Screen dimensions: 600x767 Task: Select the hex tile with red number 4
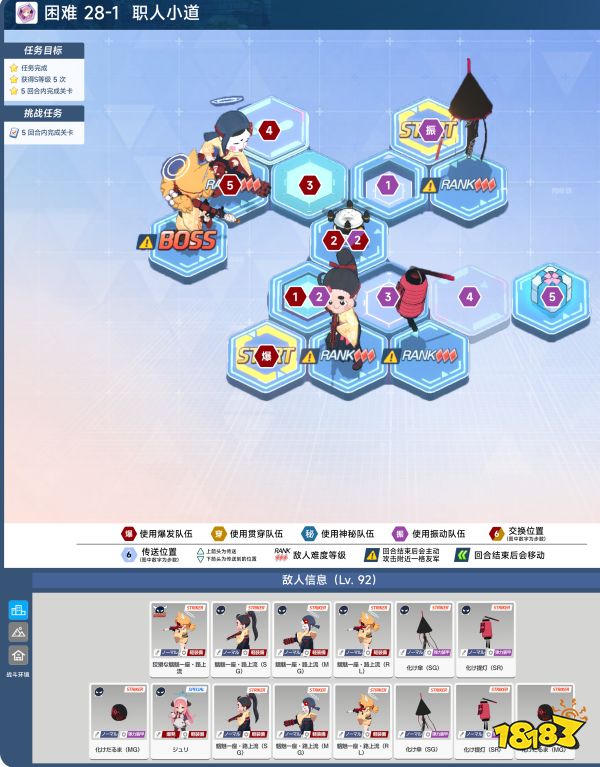pos(267,130)
